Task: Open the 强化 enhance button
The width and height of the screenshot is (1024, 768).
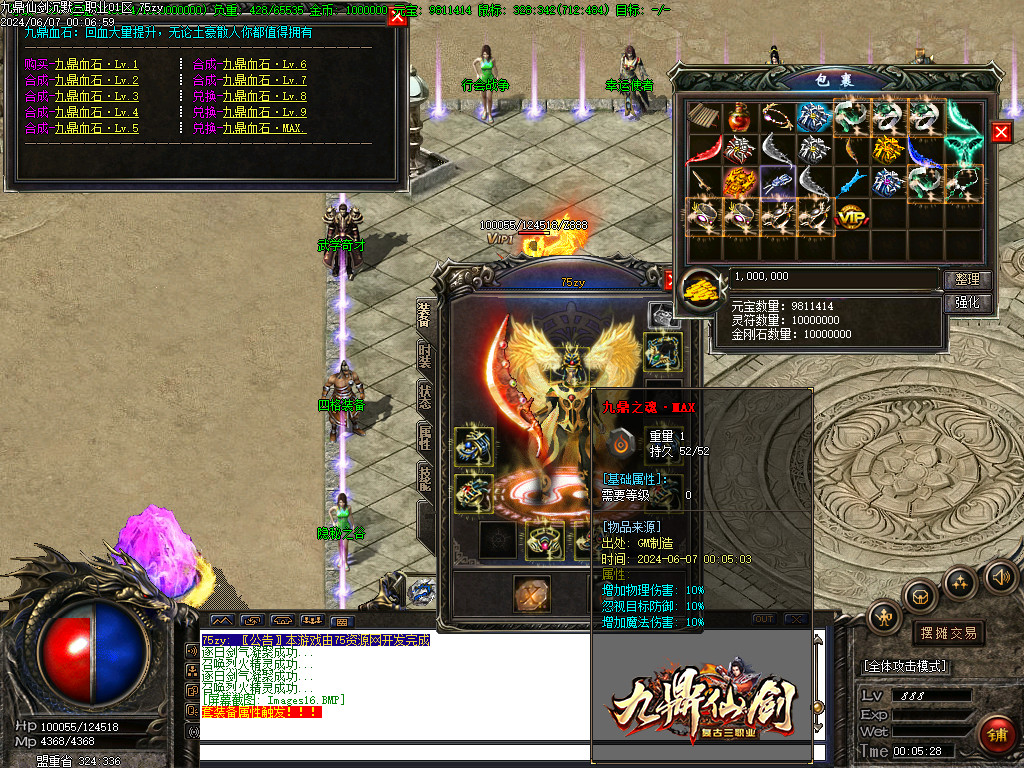Action: click(x=967, y=302)
